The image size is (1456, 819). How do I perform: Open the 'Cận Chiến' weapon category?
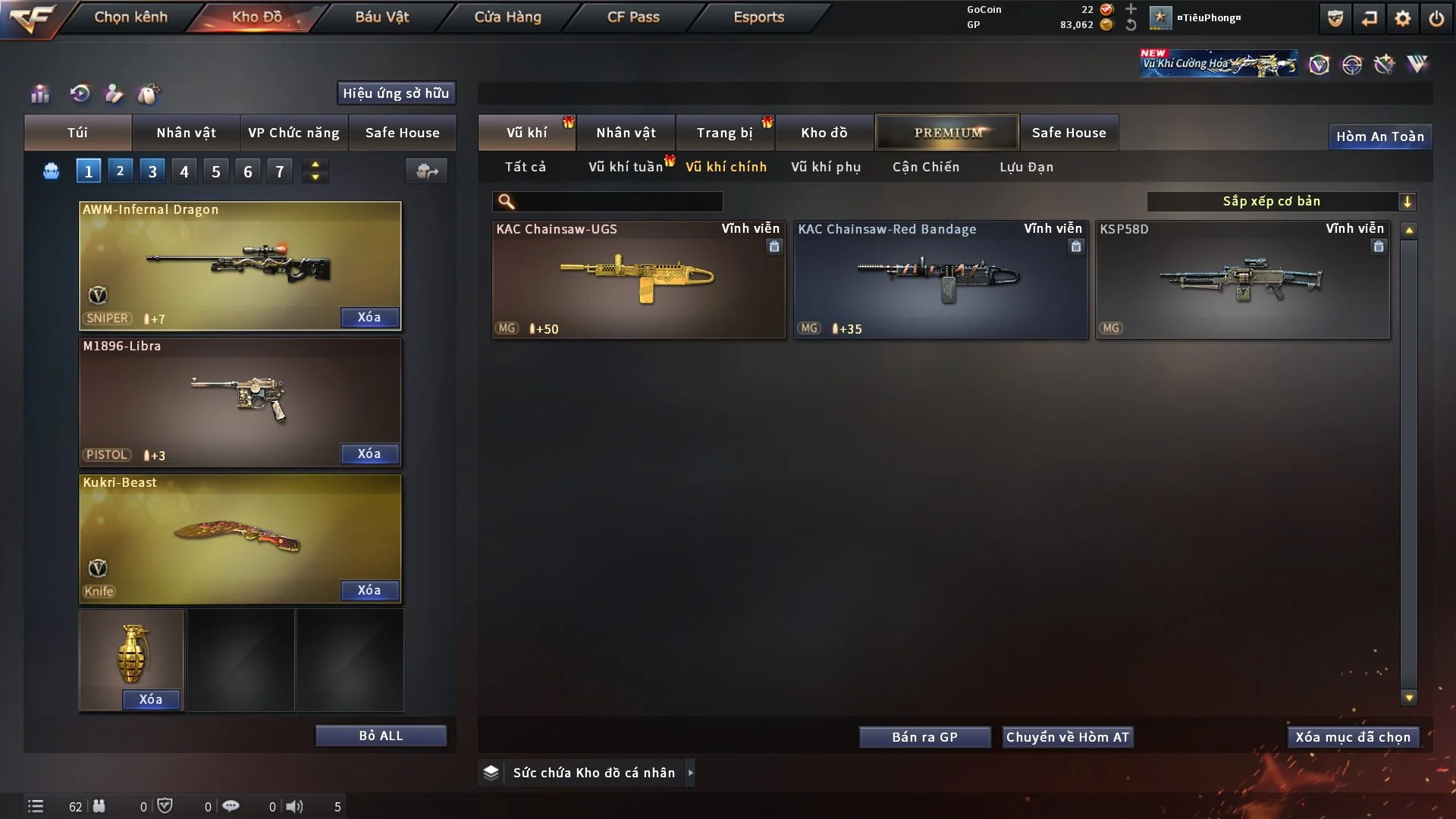point(925,167)
